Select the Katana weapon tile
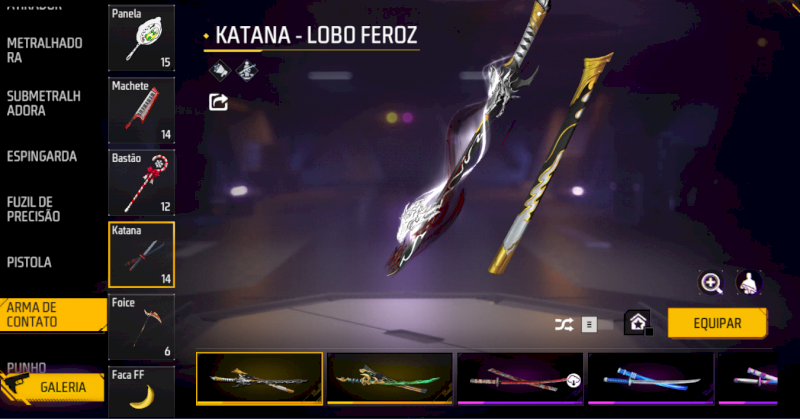 coord(141,255)
